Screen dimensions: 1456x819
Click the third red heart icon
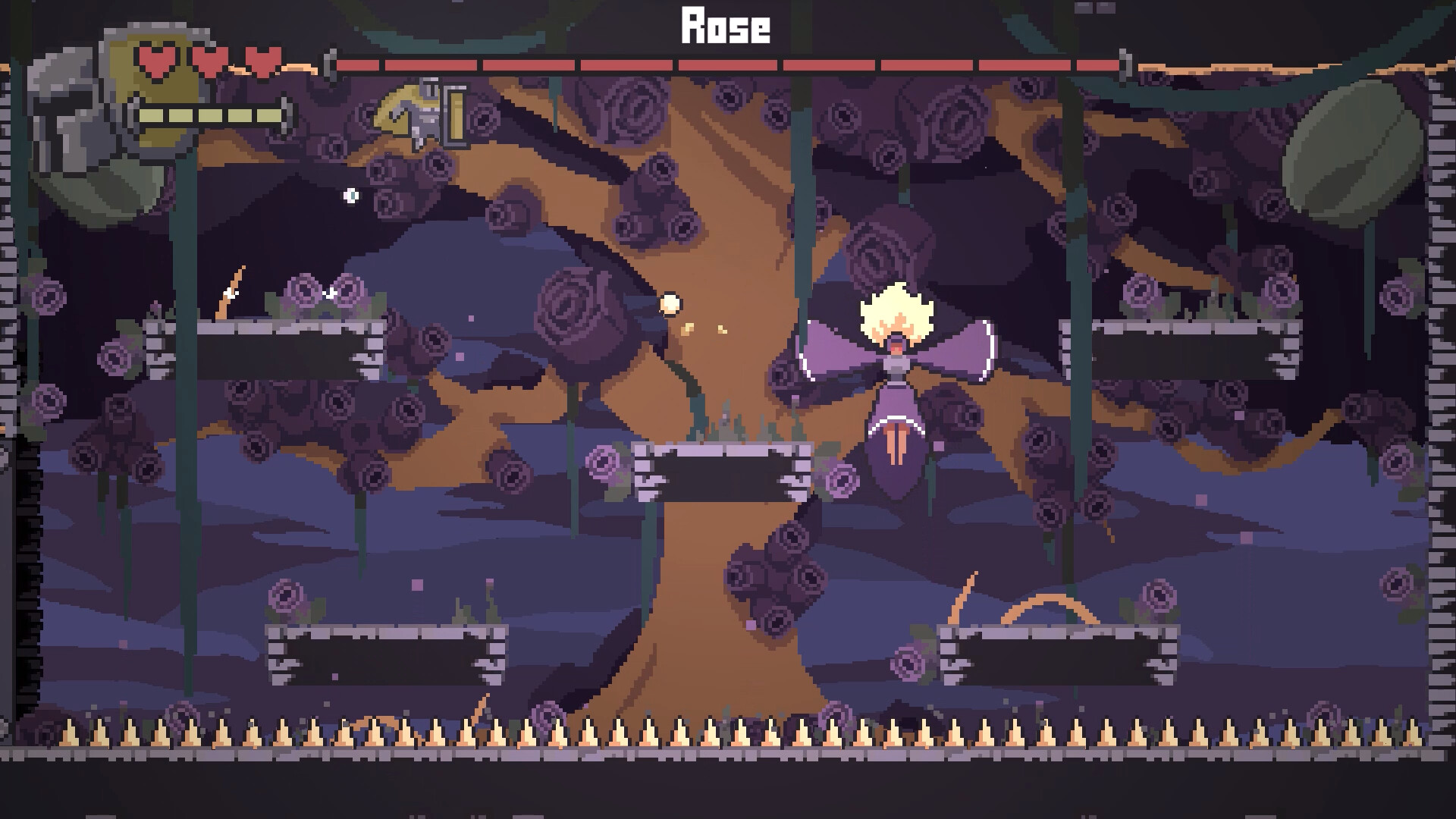coord(261,58)
